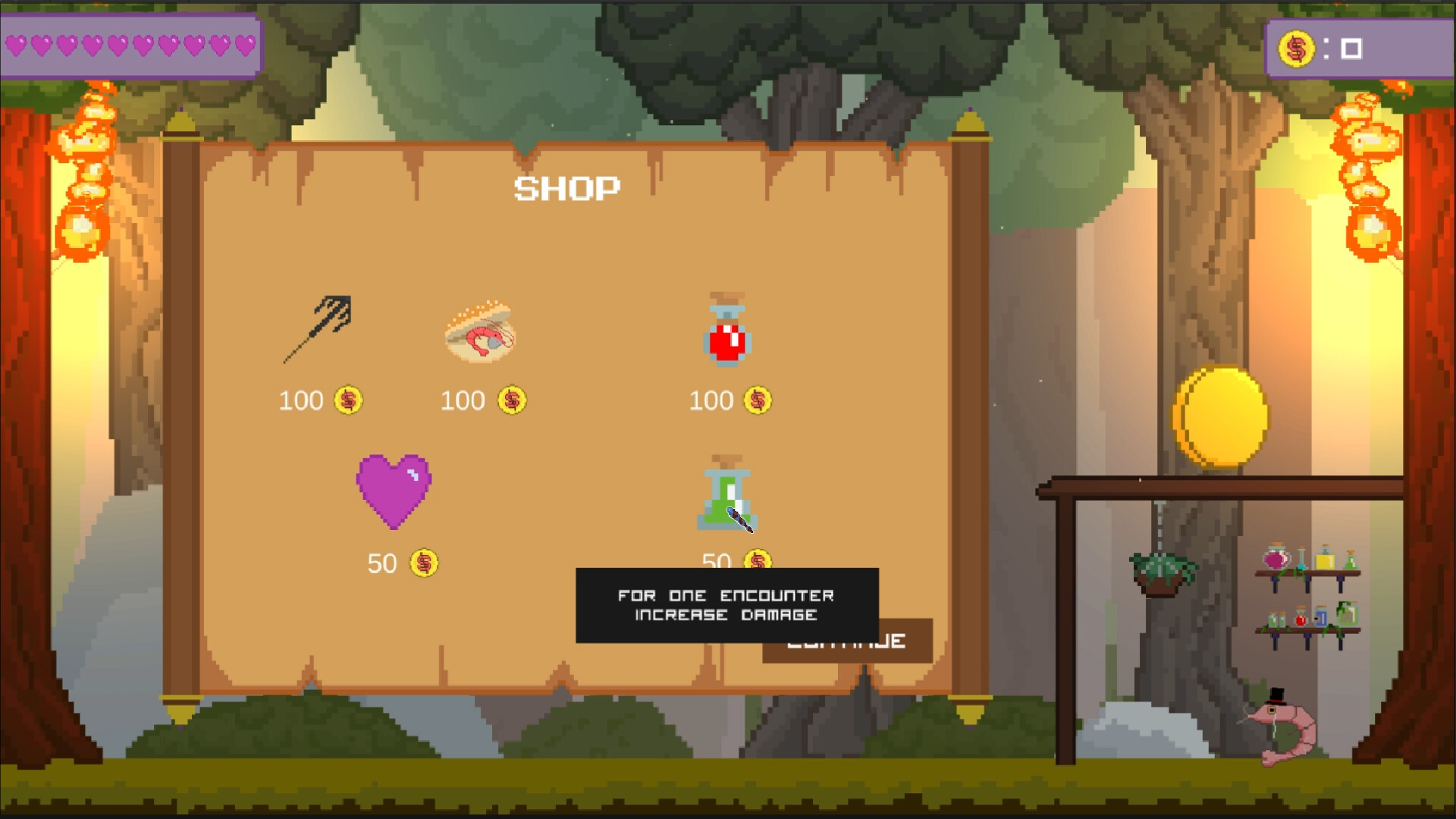Click the coin icon beside the trident's 100 price
This screenshot has width=1456, height=819.
tap(347, 400)
